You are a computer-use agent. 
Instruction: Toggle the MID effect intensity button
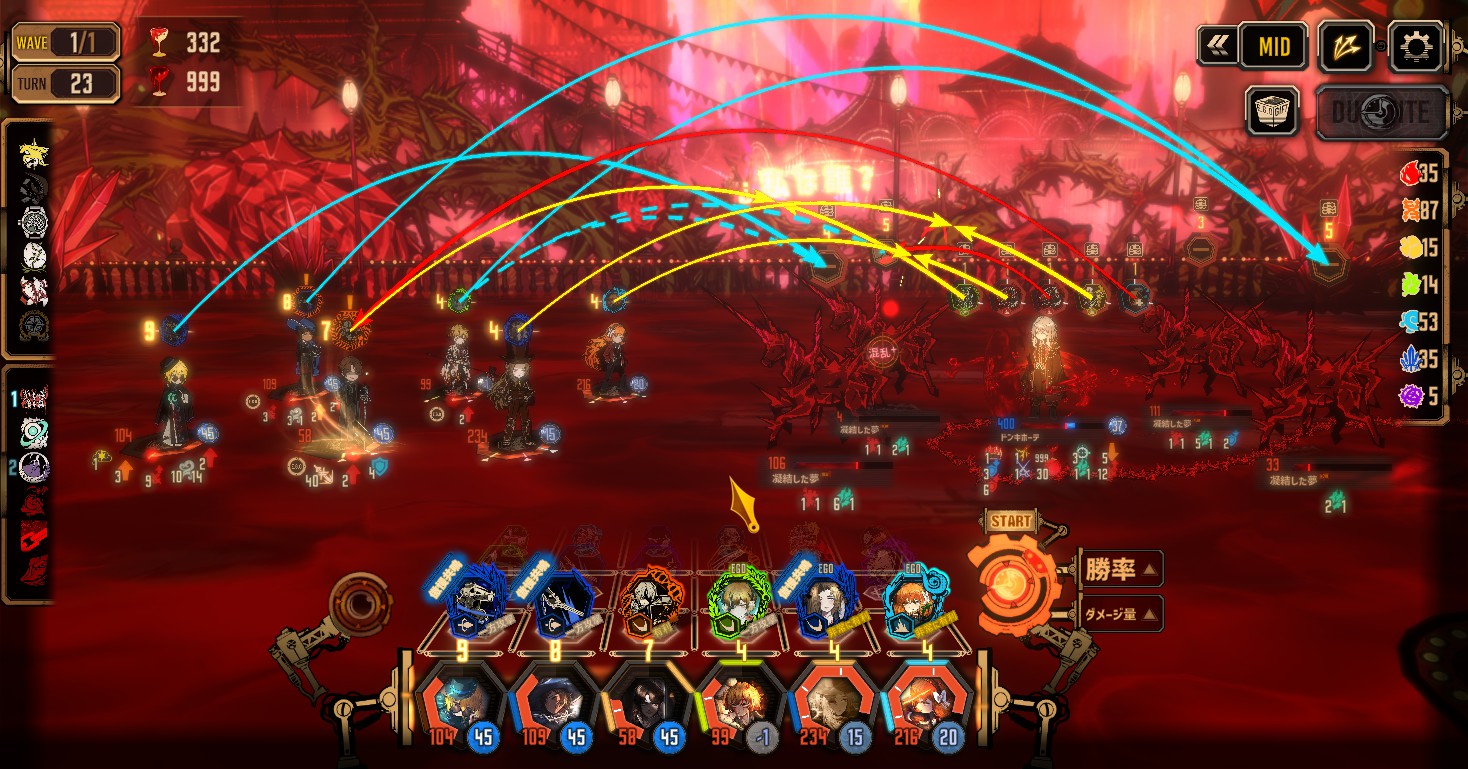(1273, 46)
